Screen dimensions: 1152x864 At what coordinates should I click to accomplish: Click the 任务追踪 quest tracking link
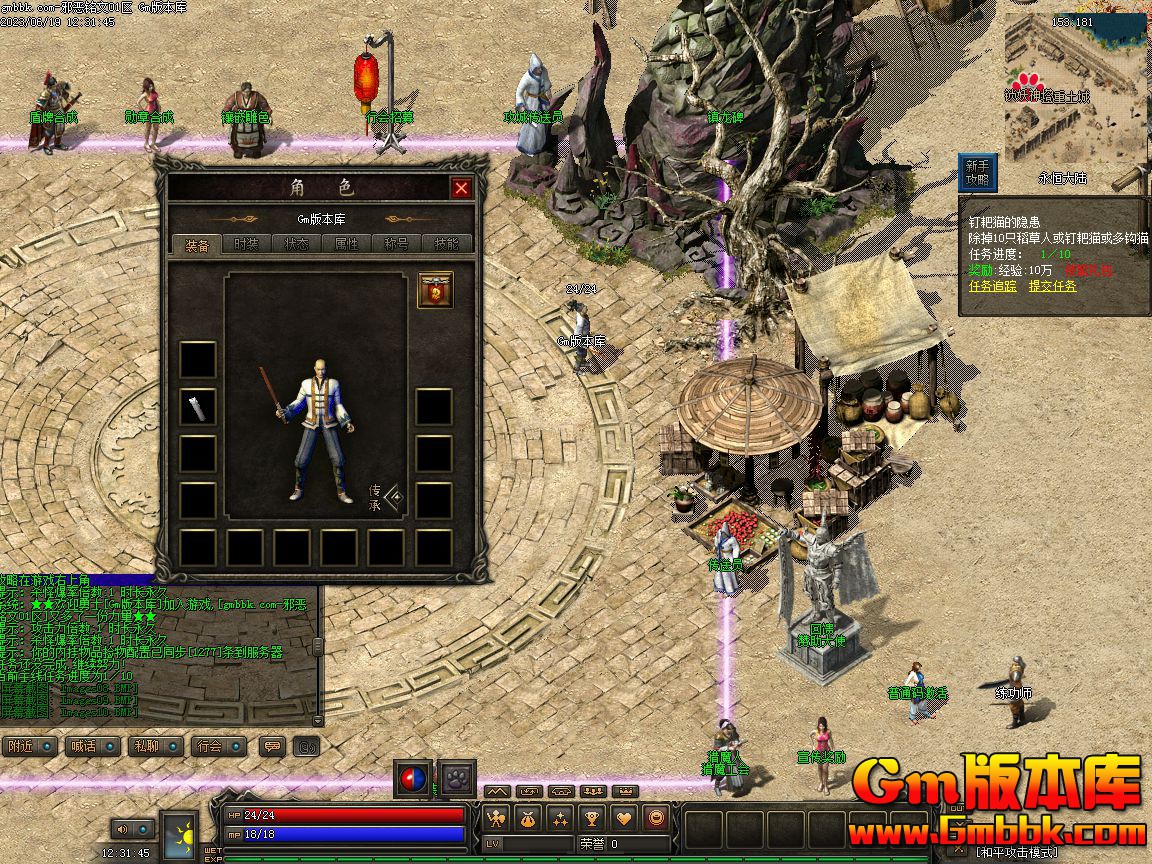click(x=992, y=286)
